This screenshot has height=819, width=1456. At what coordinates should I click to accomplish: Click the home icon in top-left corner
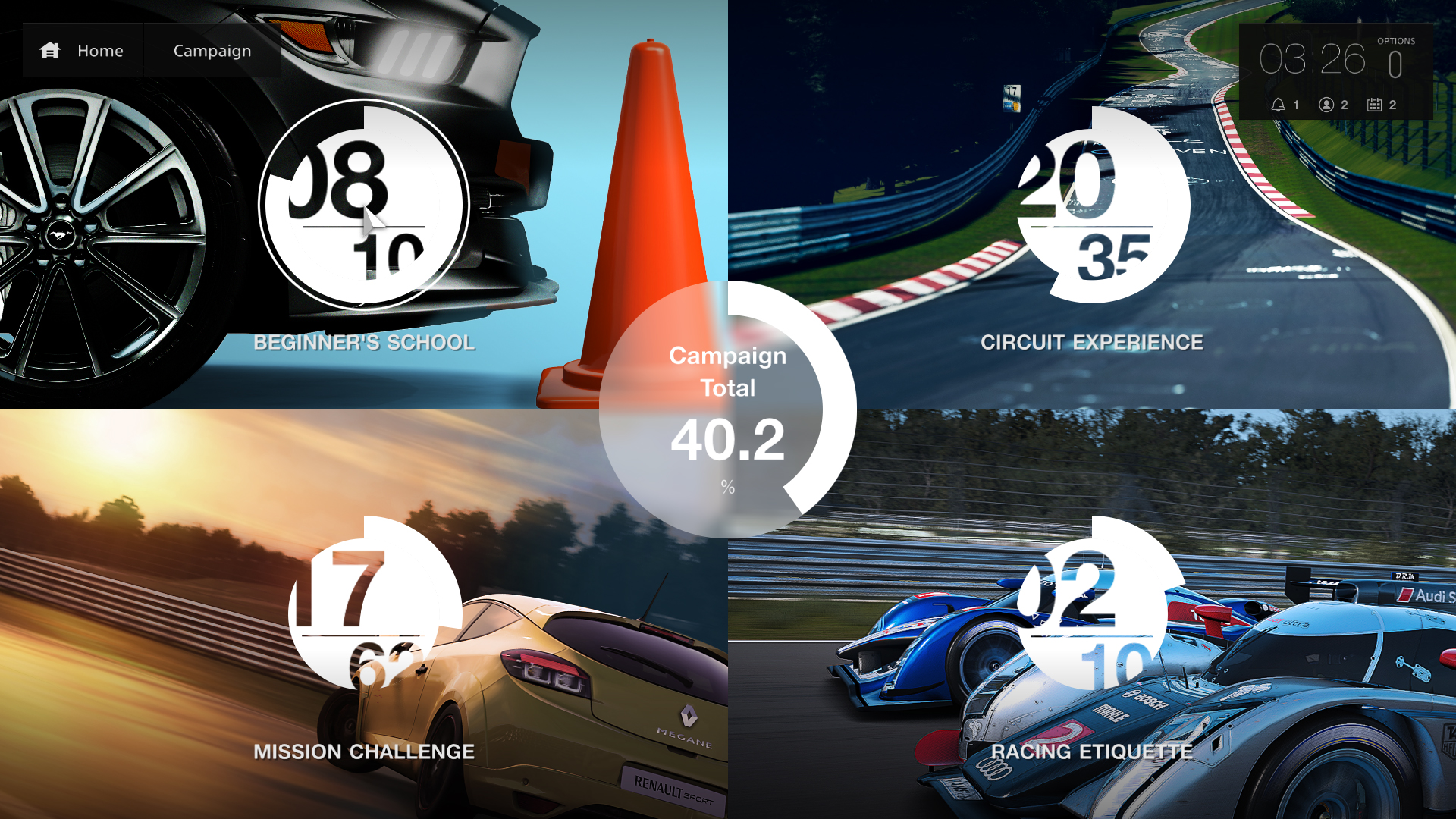tap(50, 50)
